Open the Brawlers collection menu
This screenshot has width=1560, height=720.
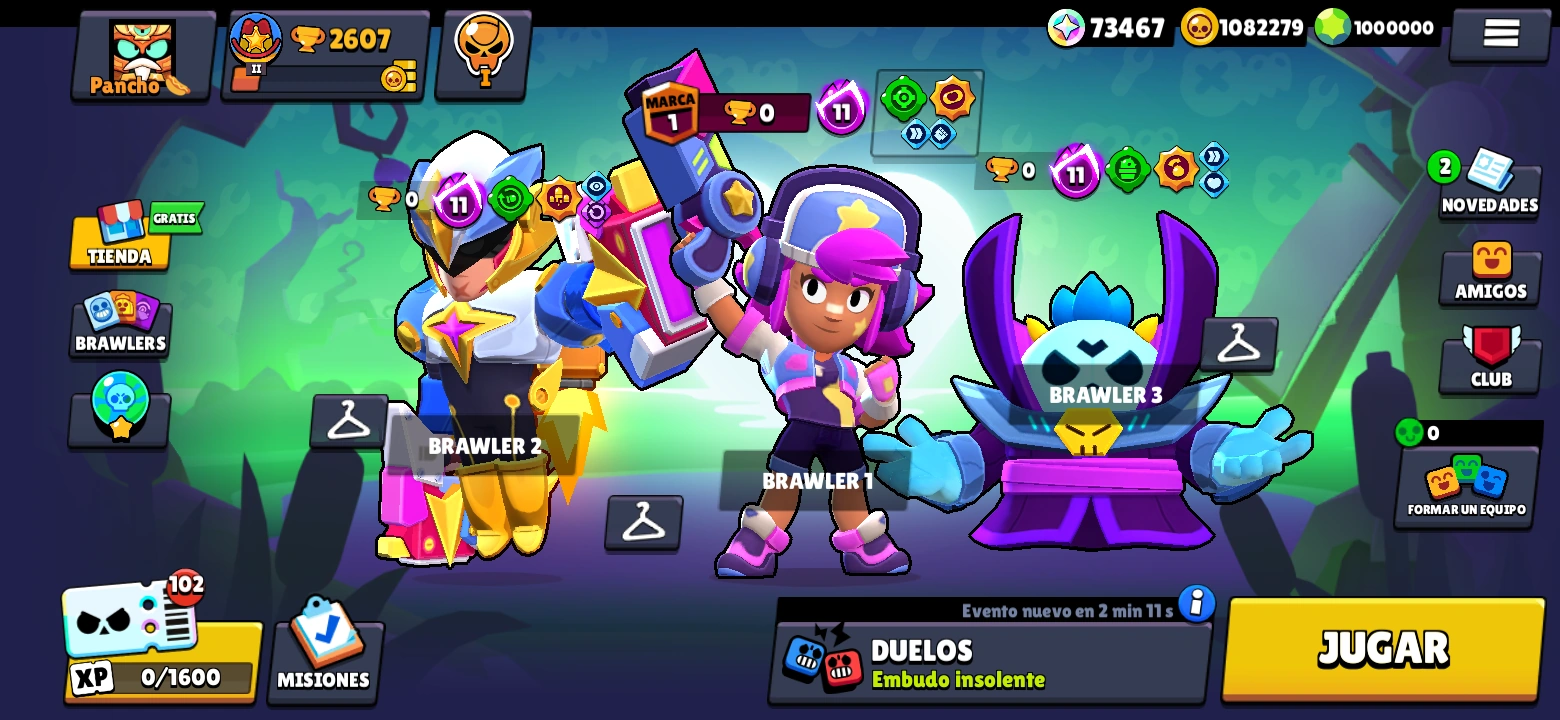(119, 325)
